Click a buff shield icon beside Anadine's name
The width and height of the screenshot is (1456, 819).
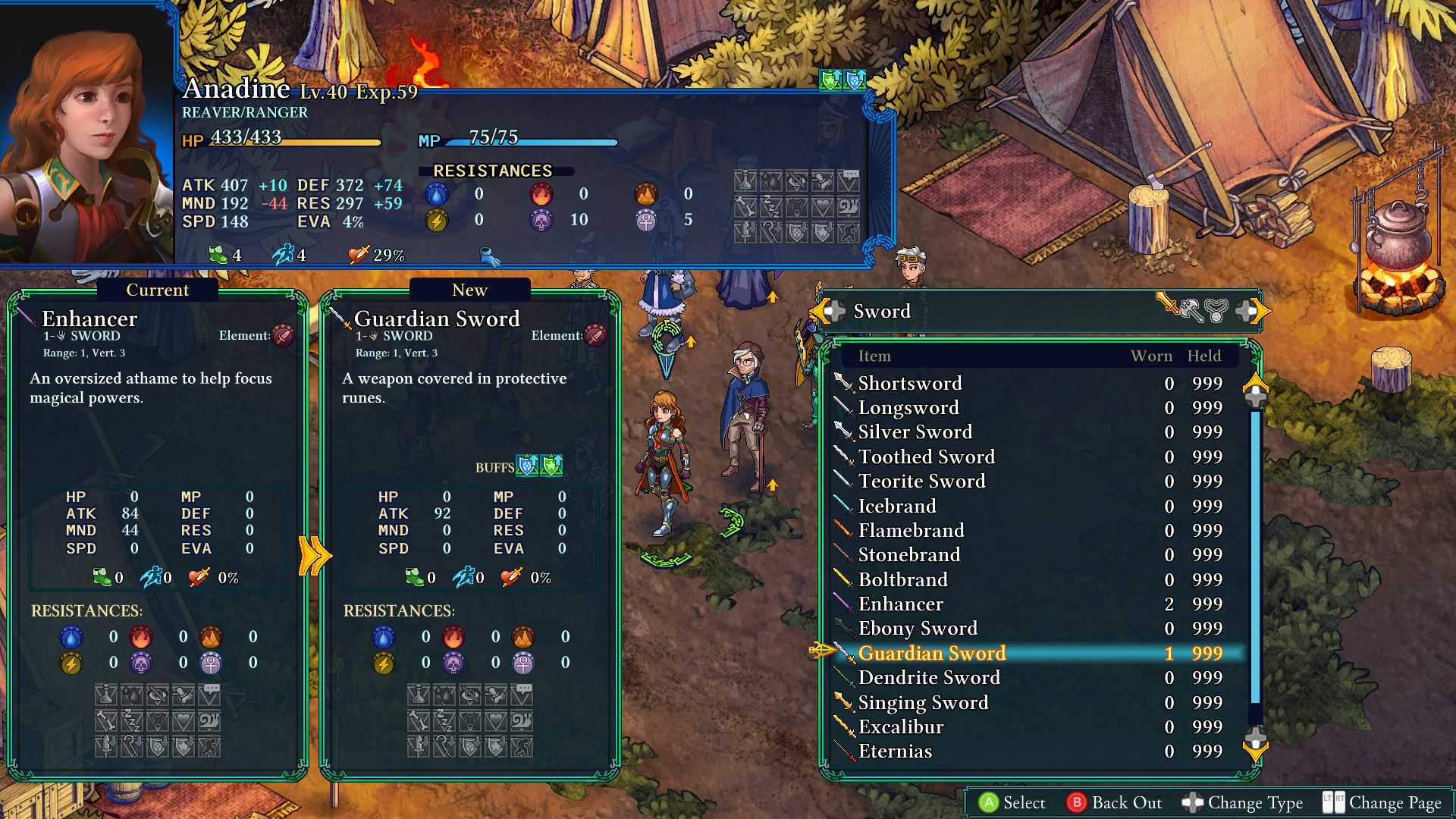tap(827, 79)
